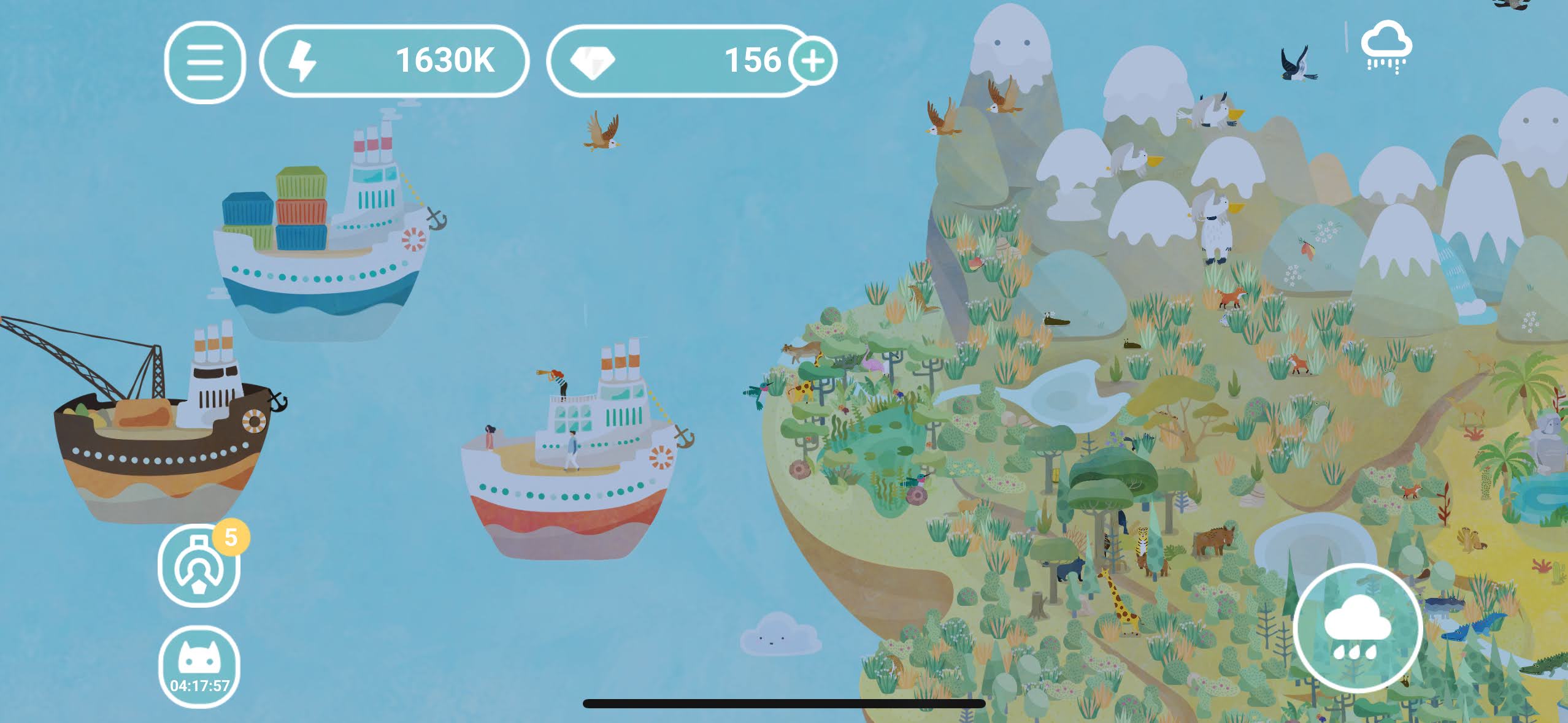
Task: Activate the large rain cloud button
Action: [x=1357, y=628]
